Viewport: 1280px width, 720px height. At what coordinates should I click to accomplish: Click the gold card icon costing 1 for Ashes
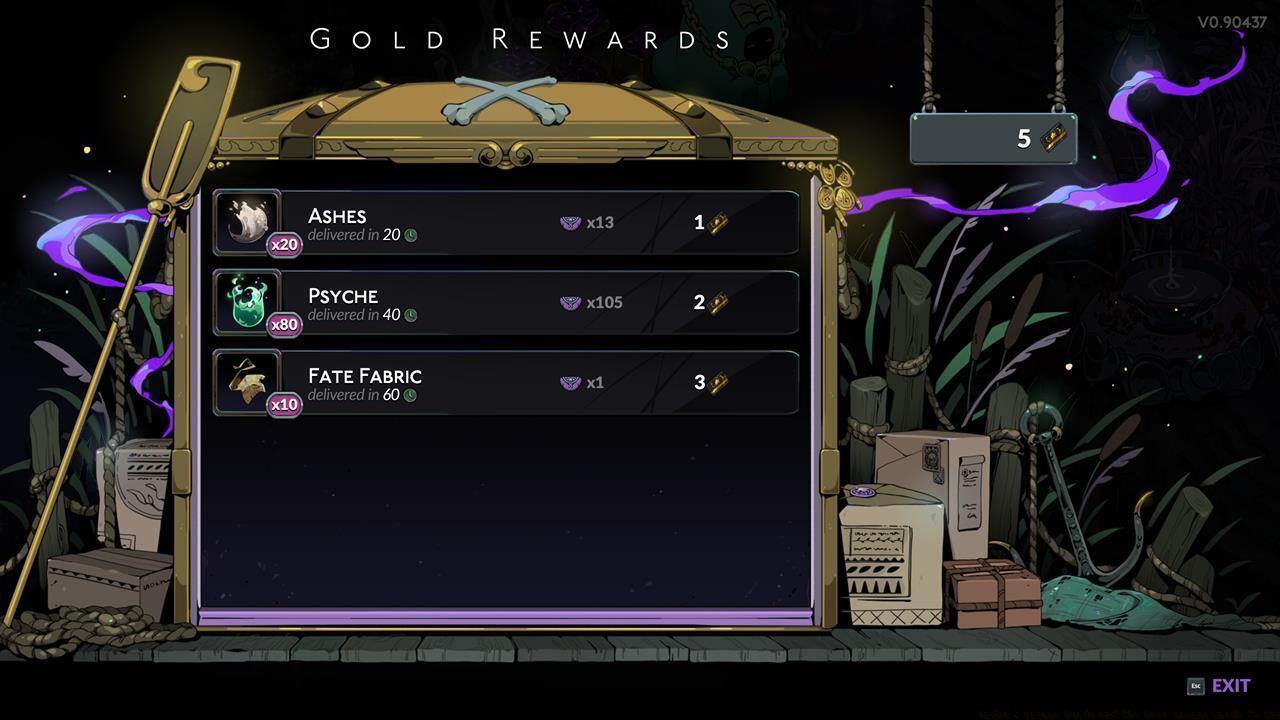point(717,222)
